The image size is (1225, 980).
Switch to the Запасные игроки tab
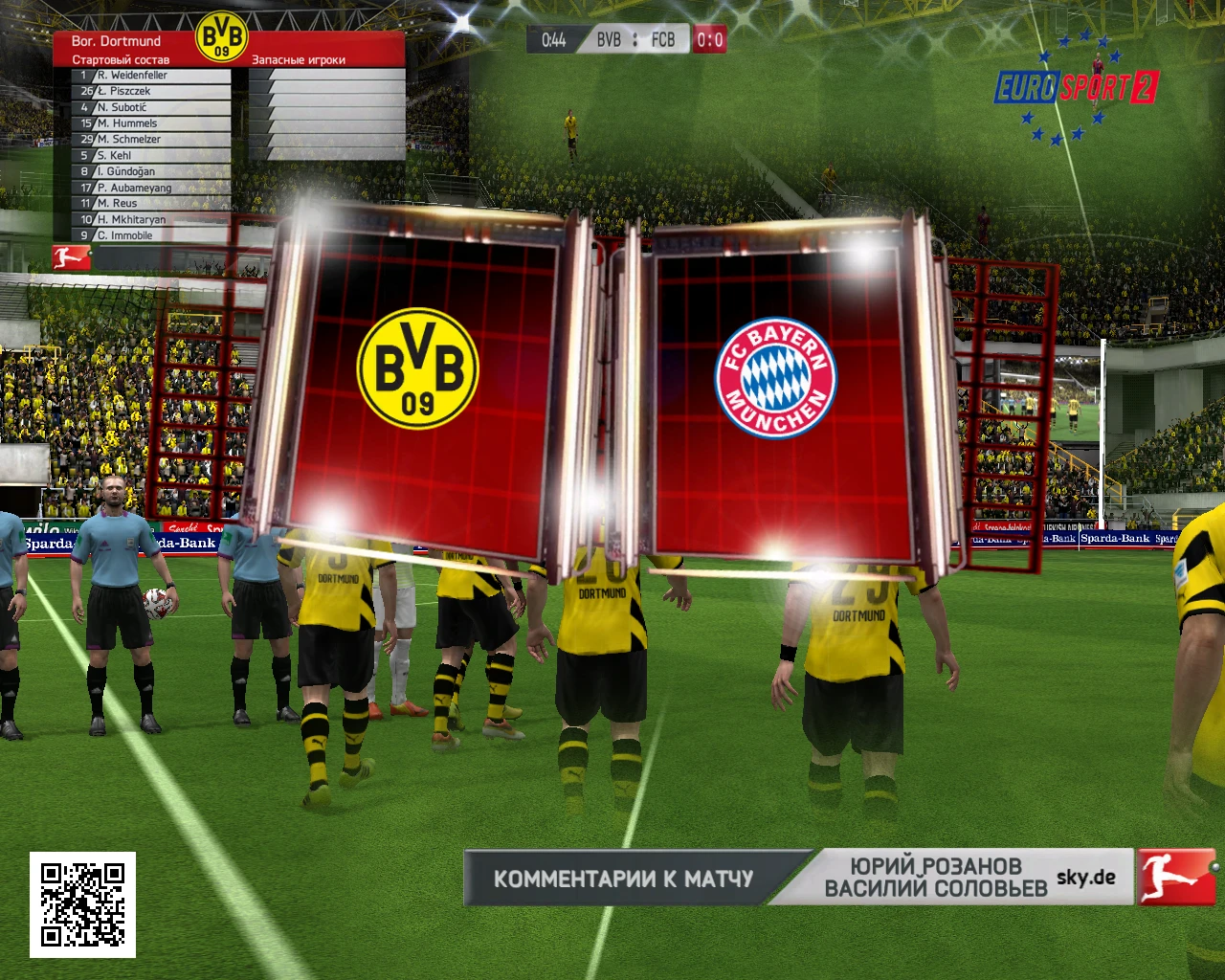(299, 58)
